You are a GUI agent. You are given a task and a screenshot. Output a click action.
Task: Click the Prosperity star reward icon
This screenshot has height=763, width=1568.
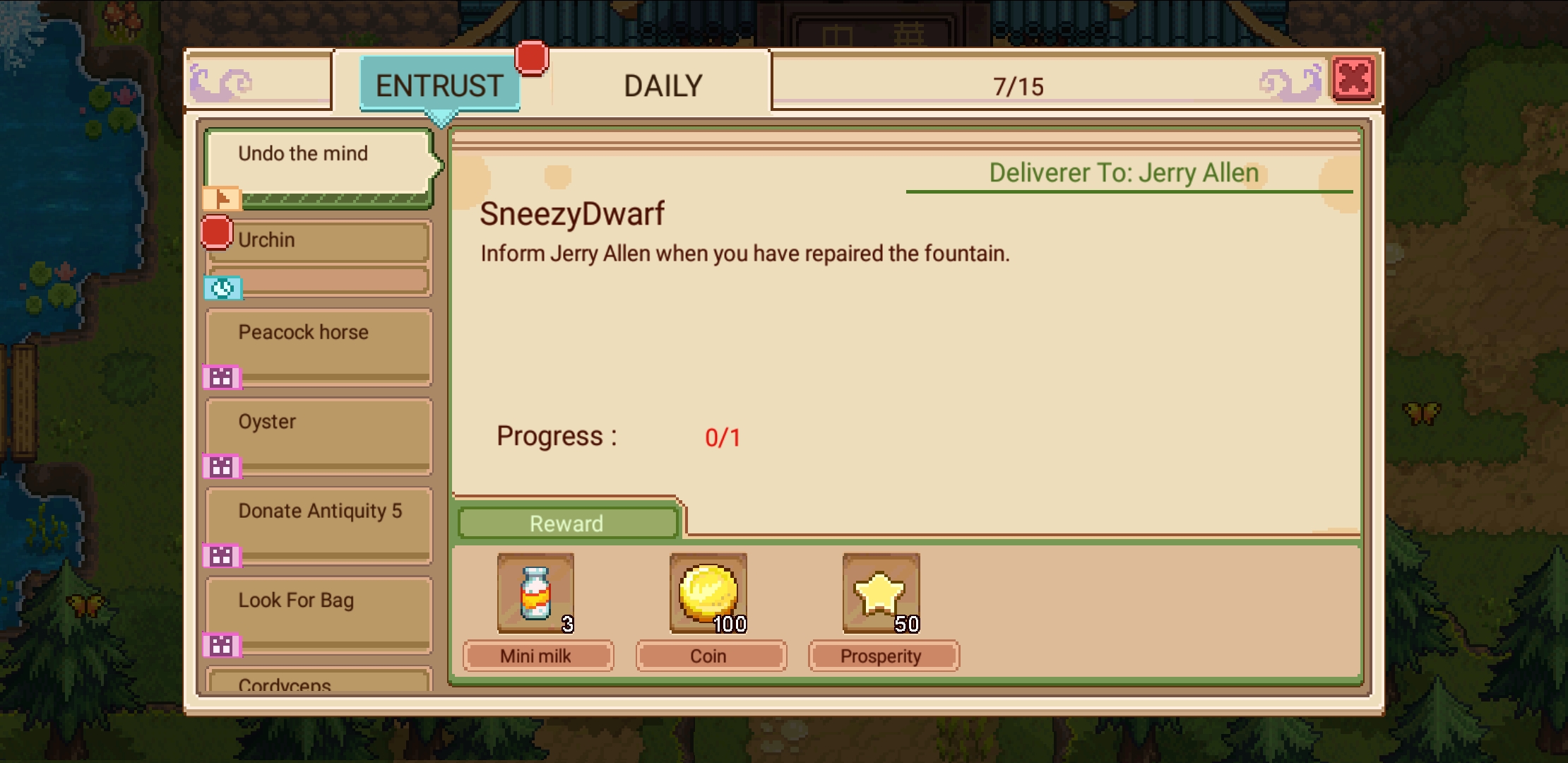point(880,591)
